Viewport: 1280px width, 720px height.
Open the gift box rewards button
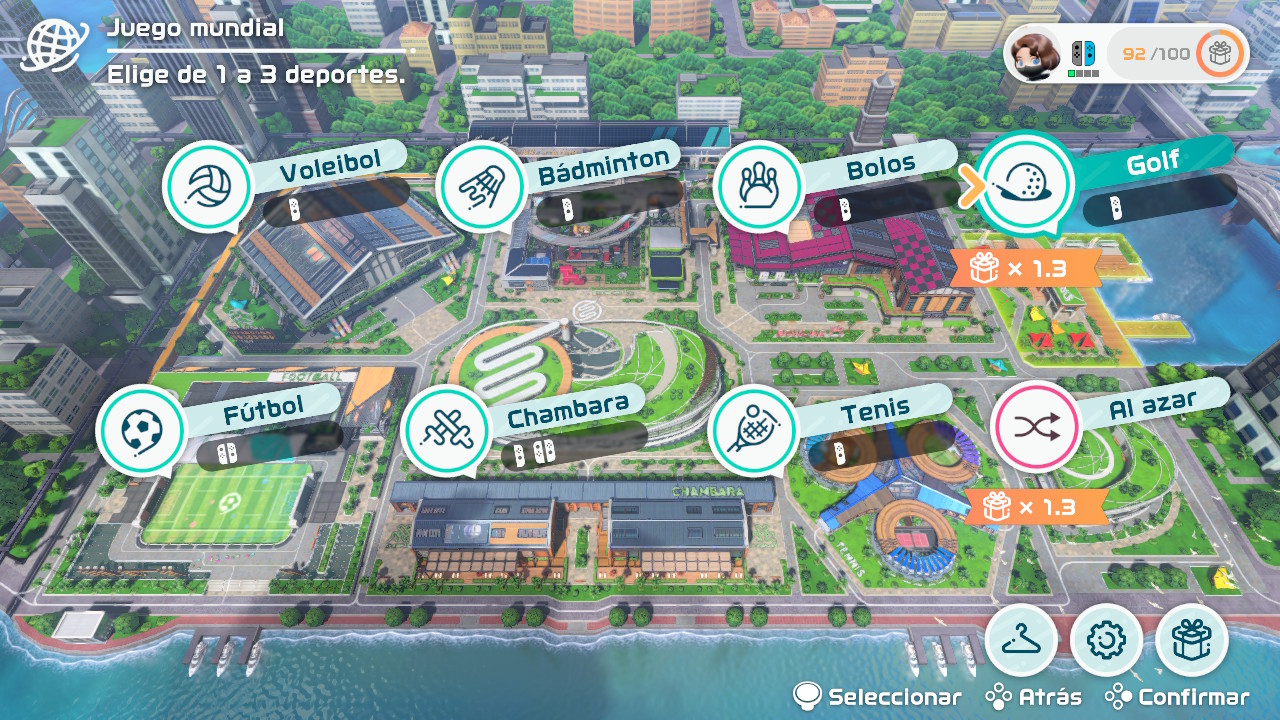coord(1191,640)
